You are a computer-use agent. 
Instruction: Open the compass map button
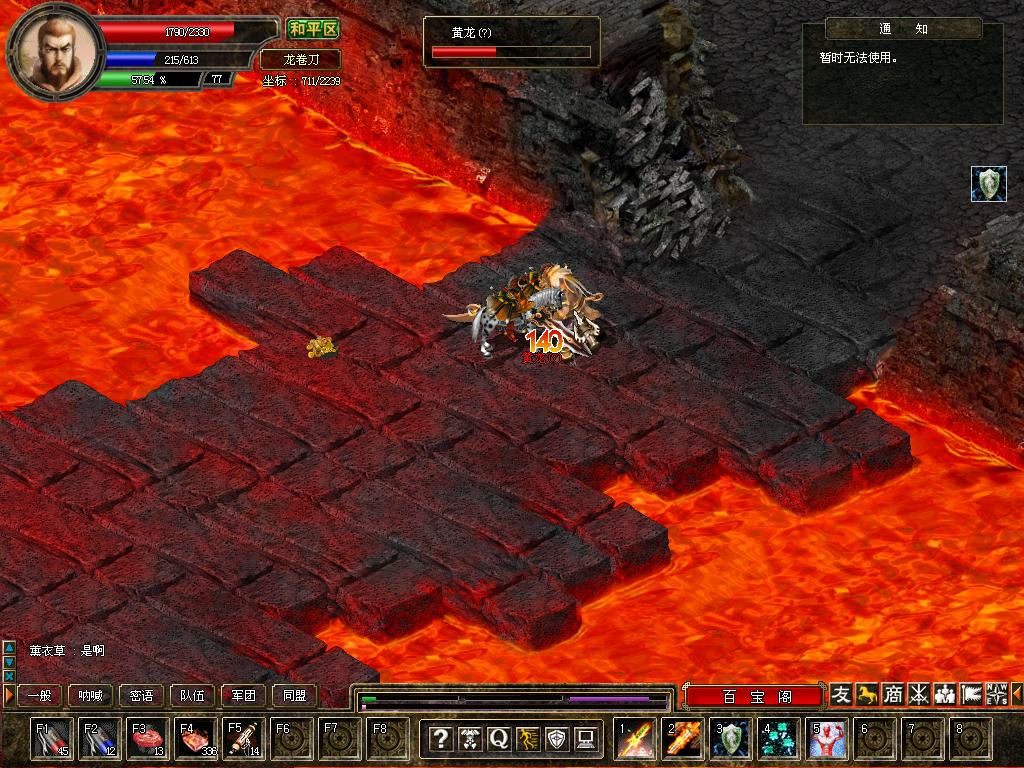click(996, 694)
